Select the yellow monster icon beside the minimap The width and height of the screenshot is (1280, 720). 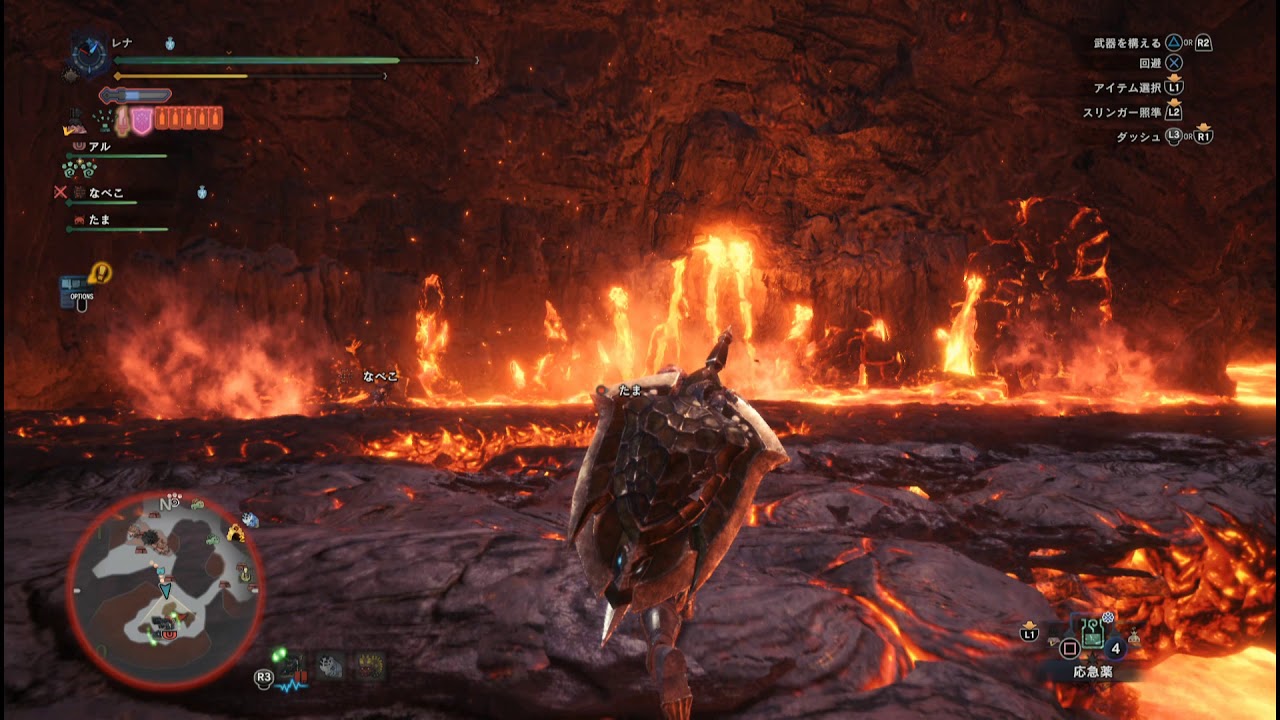tap(237, 533)
